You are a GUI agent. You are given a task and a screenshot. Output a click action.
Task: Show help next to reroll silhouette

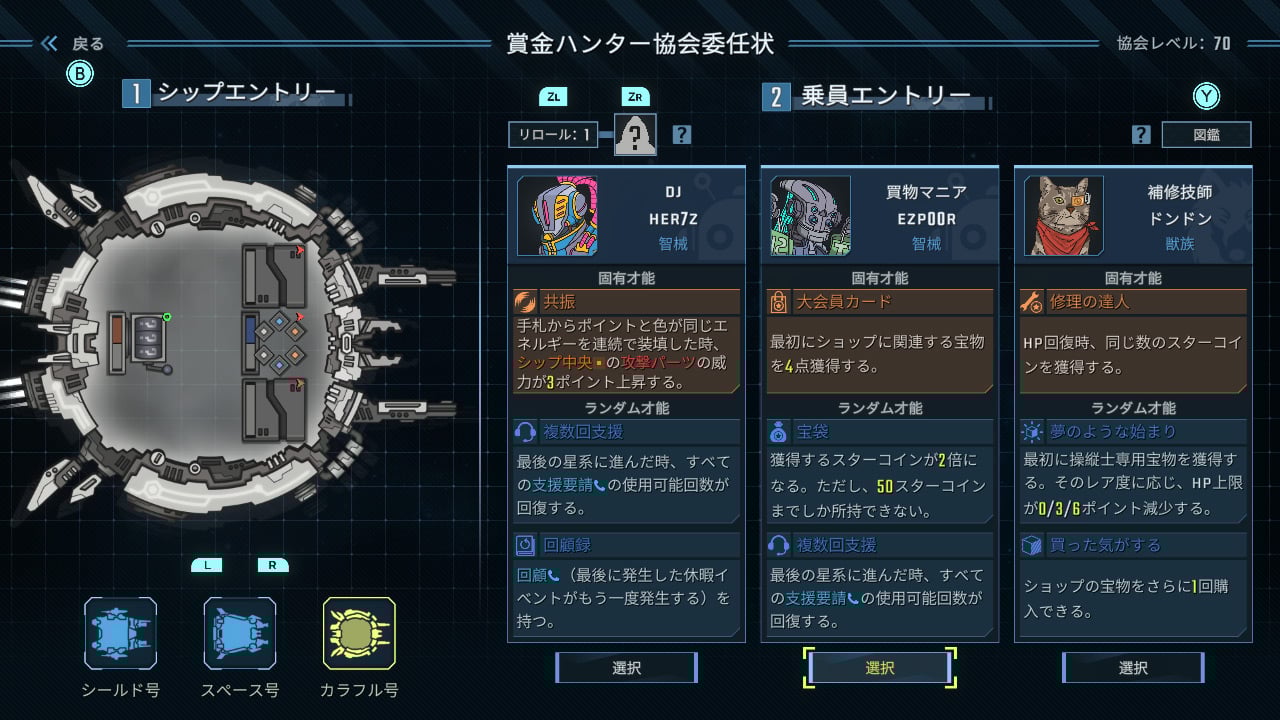(x=682, y=134)
